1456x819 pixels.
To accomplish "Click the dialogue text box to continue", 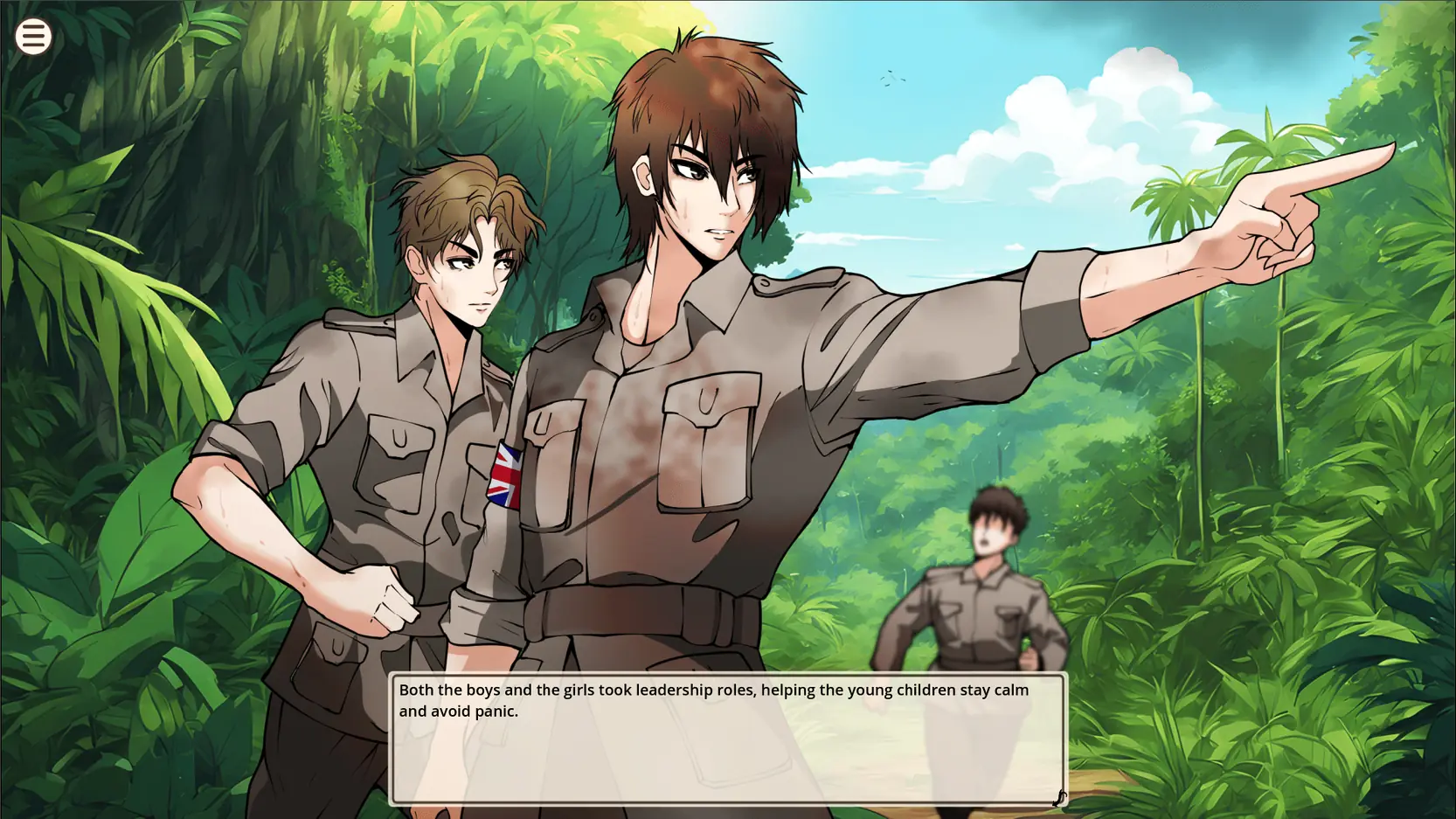I will click(x=726, y=739).
